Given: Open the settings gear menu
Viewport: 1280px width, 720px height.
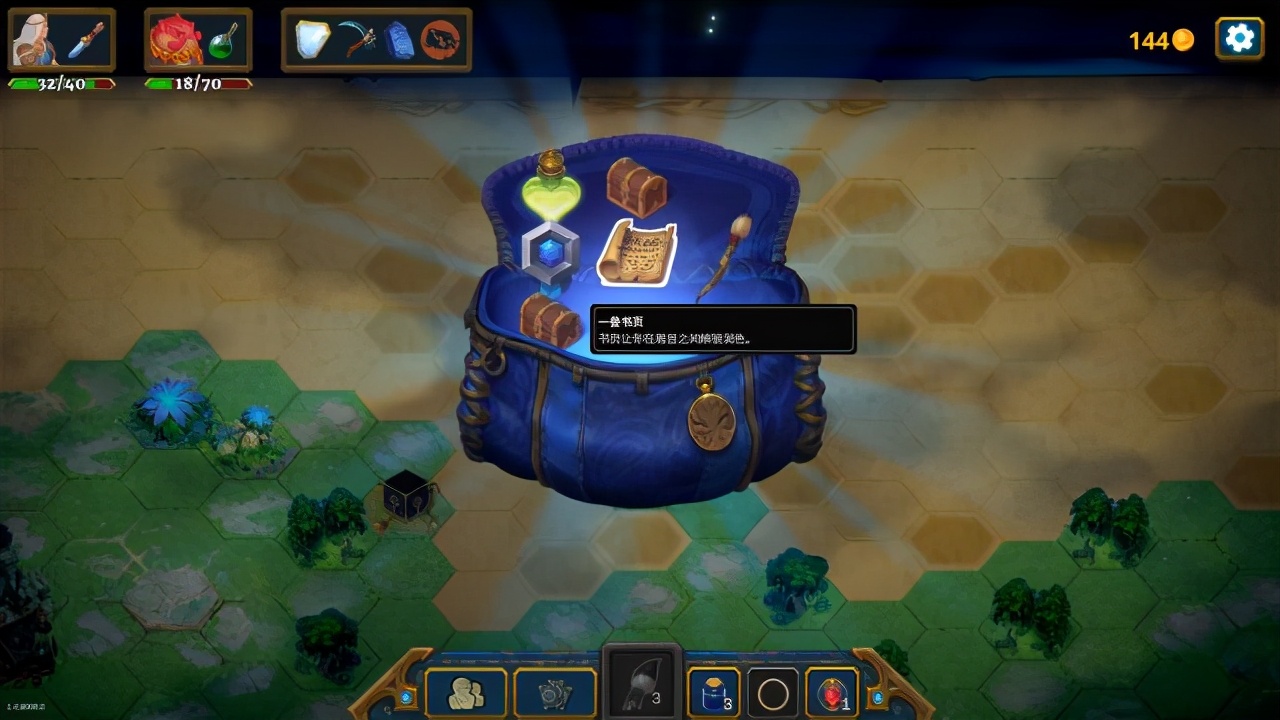Looking at the screenshot, I should (1239, 39).
